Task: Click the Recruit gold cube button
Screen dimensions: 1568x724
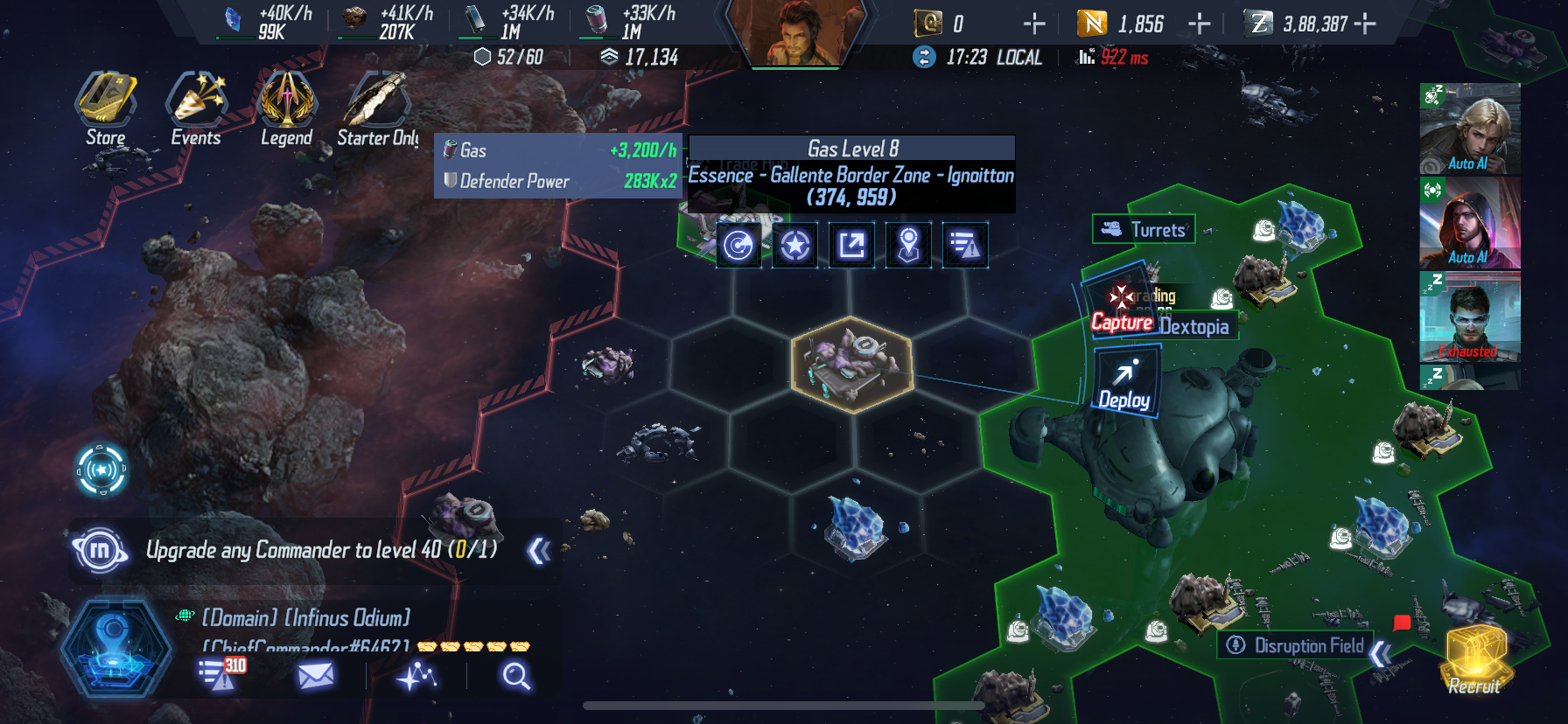Action: coord(1474,660)
